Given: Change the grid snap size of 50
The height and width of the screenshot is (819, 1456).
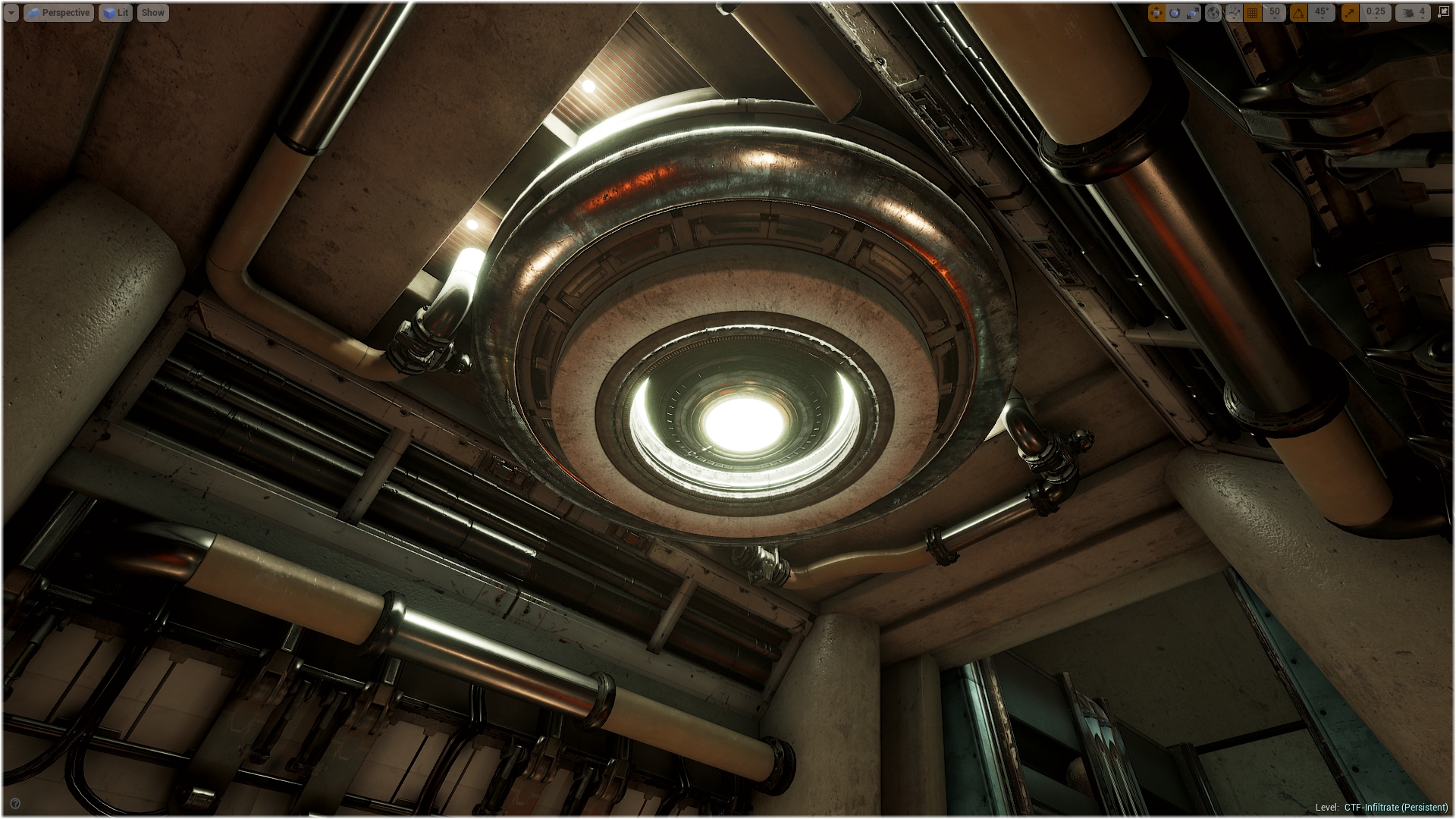Looking at the screenshot, I should (x=1275, y=13).
